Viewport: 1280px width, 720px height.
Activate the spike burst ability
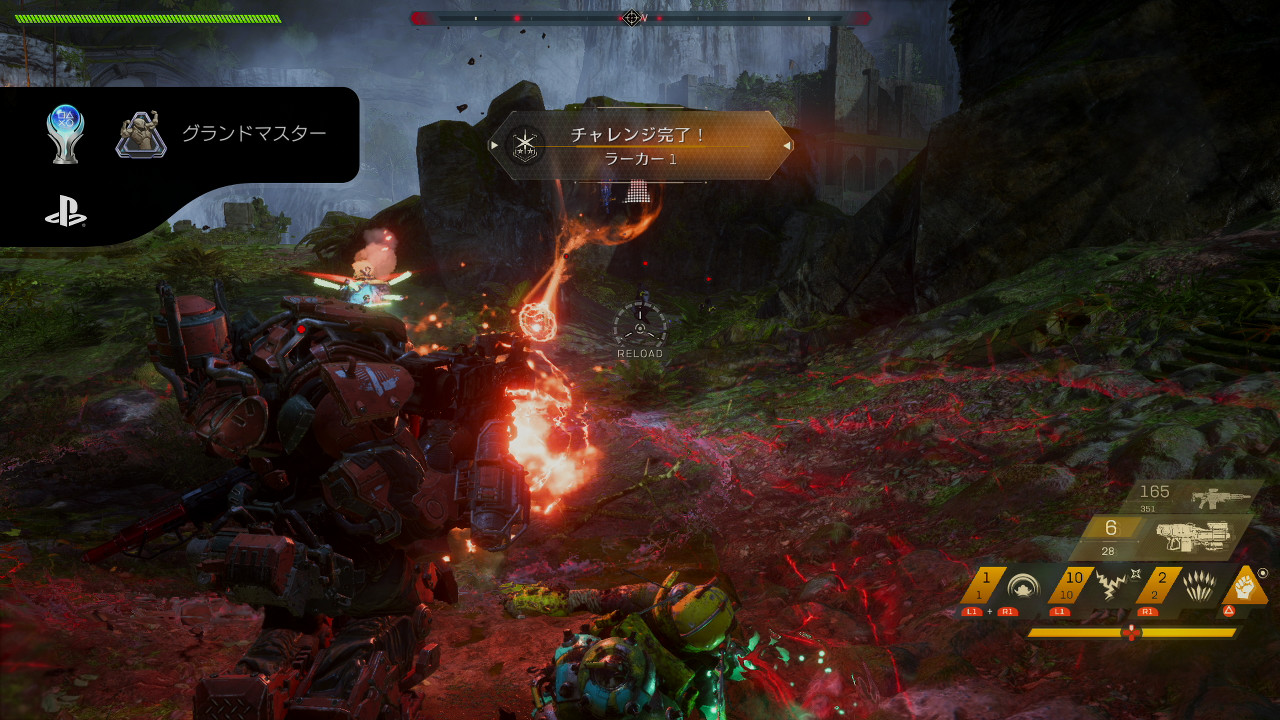(1197, 586)
